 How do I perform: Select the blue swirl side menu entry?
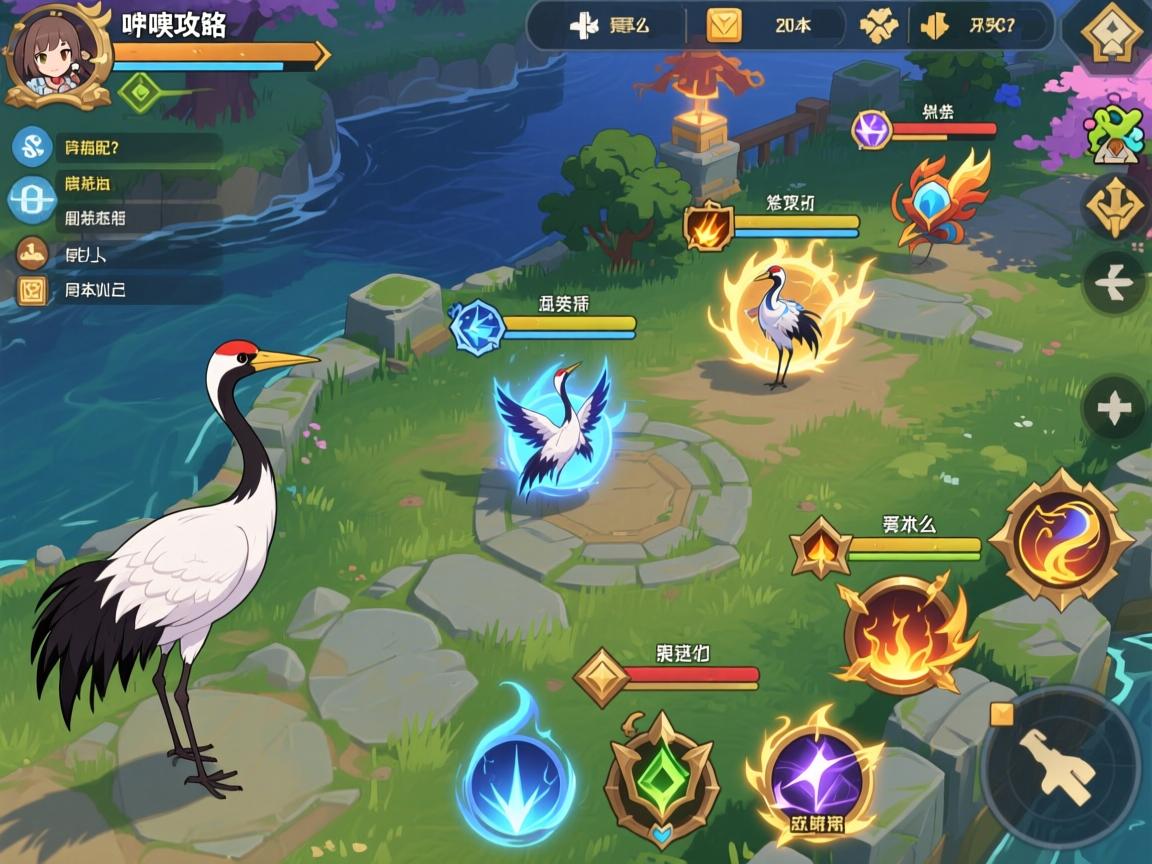click(32, 147)
